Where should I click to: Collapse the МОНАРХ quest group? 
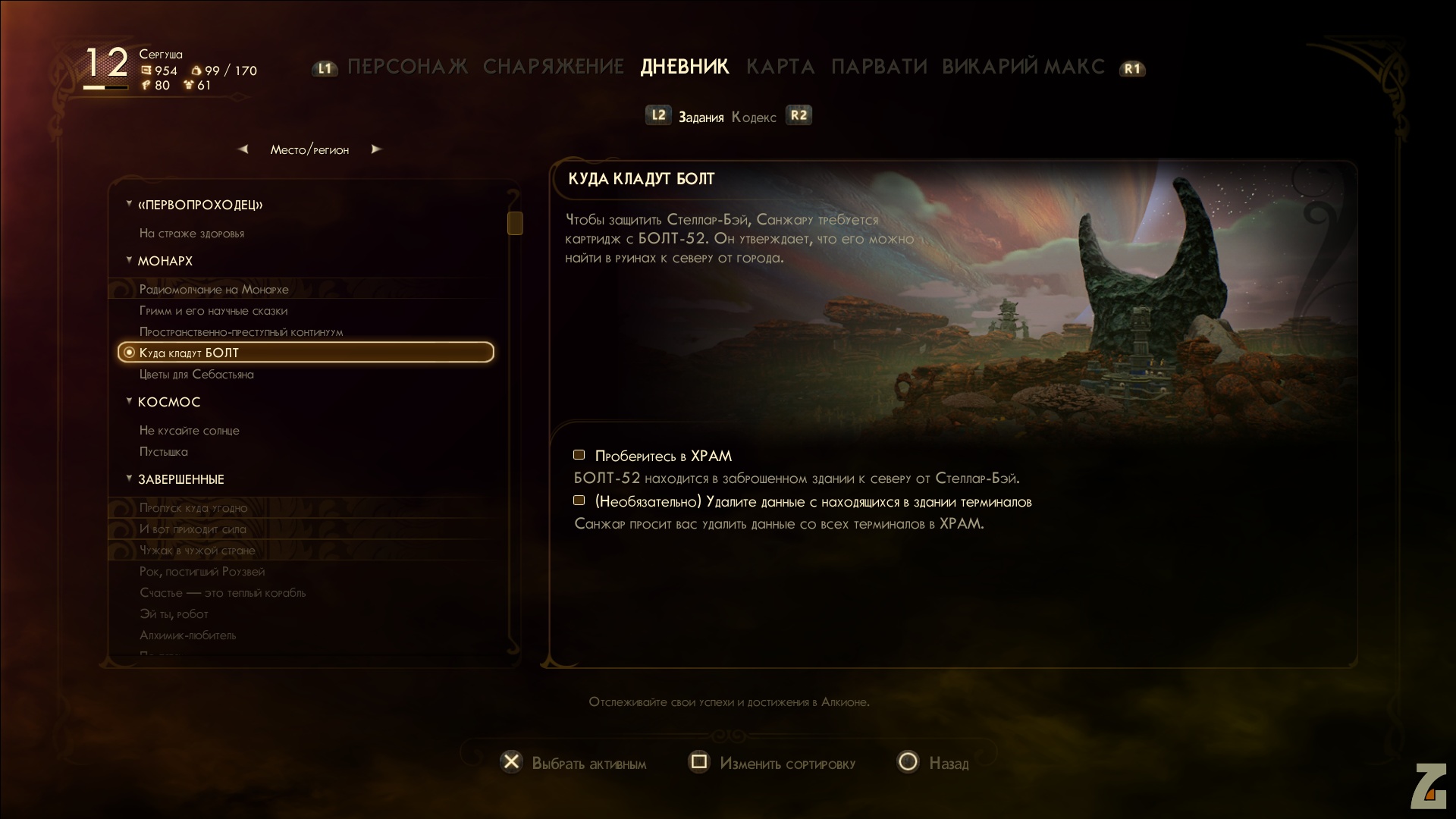pos(130,260)
